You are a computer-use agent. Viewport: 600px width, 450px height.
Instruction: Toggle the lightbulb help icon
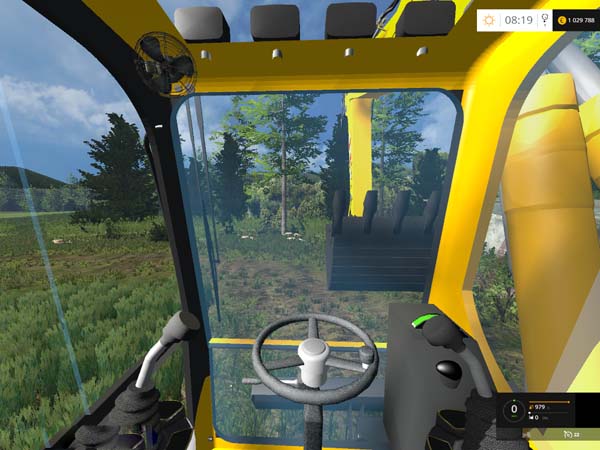546,19
